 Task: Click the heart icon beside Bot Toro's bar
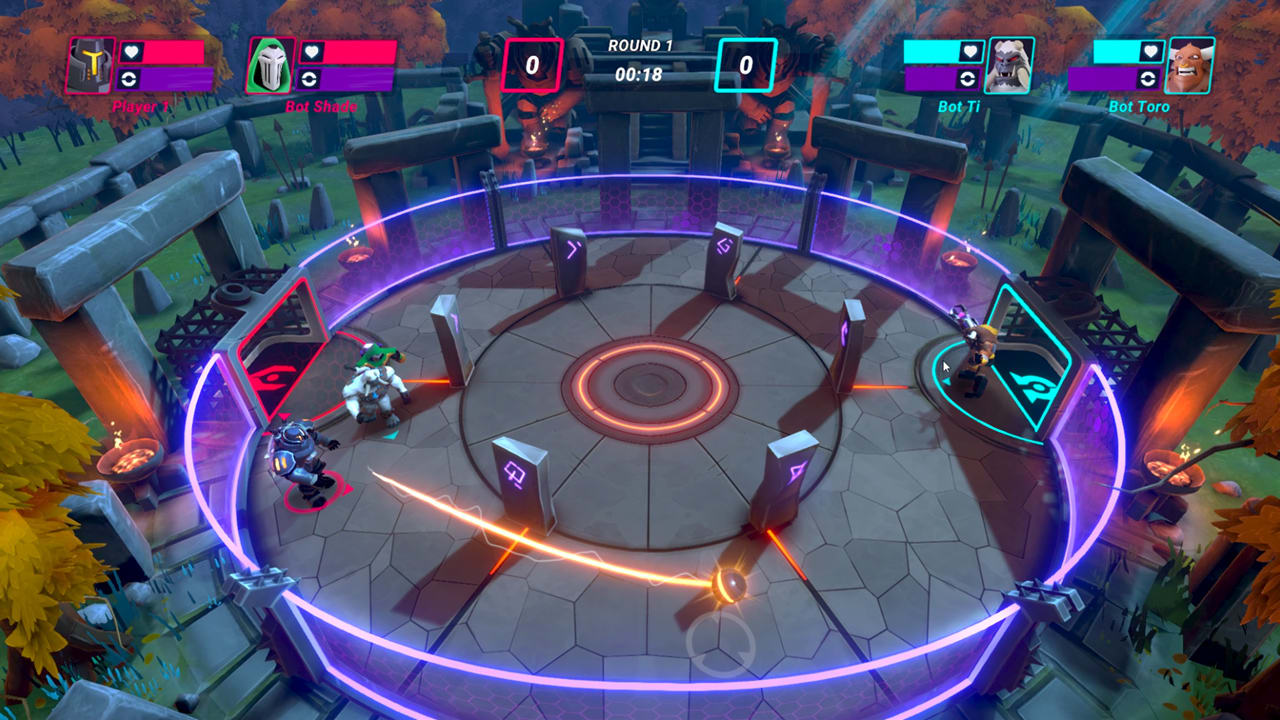click(x=1150, y=51)
